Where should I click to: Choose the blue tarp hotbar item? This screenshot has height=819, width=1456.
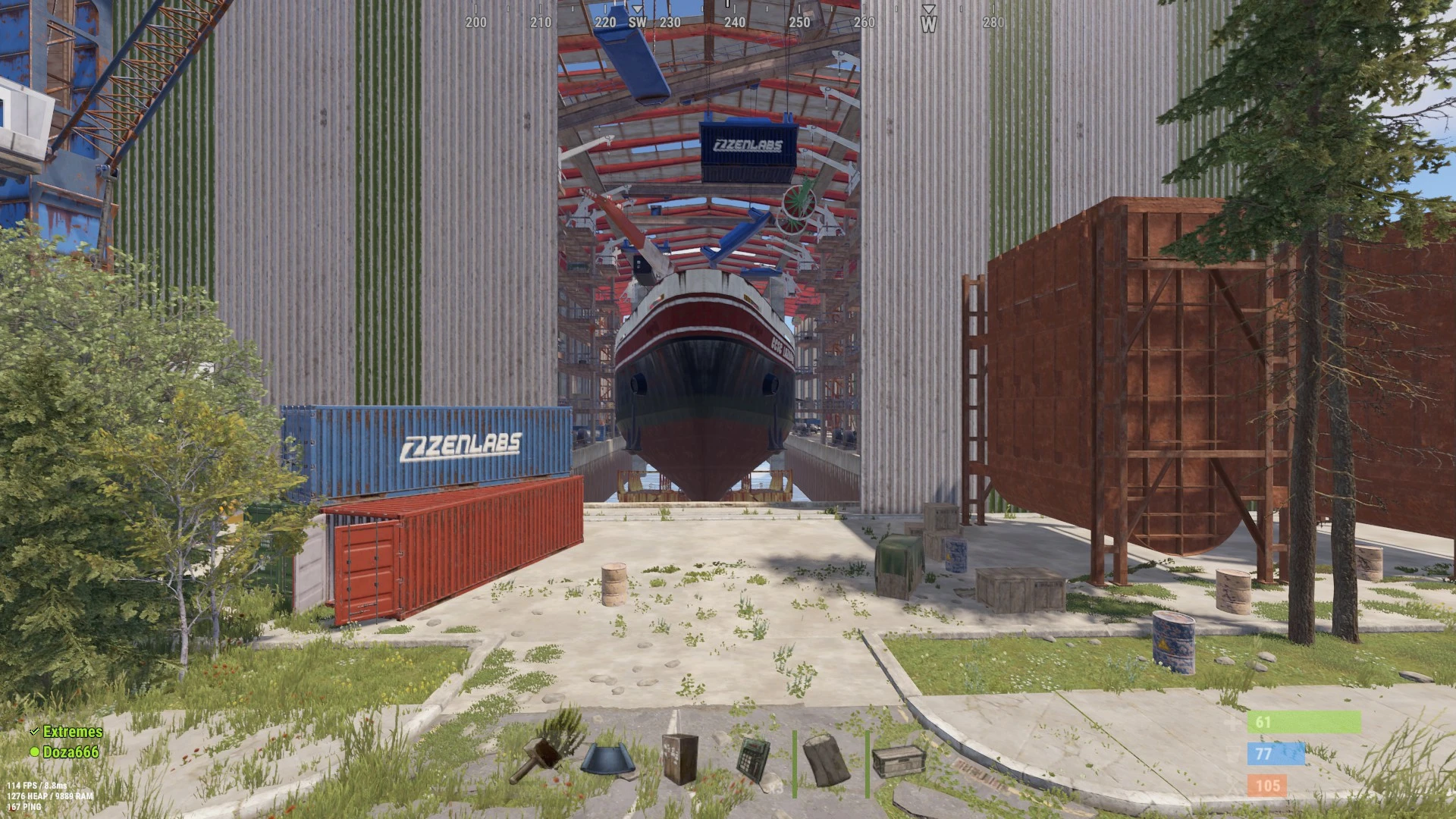(x=609, y=760)
